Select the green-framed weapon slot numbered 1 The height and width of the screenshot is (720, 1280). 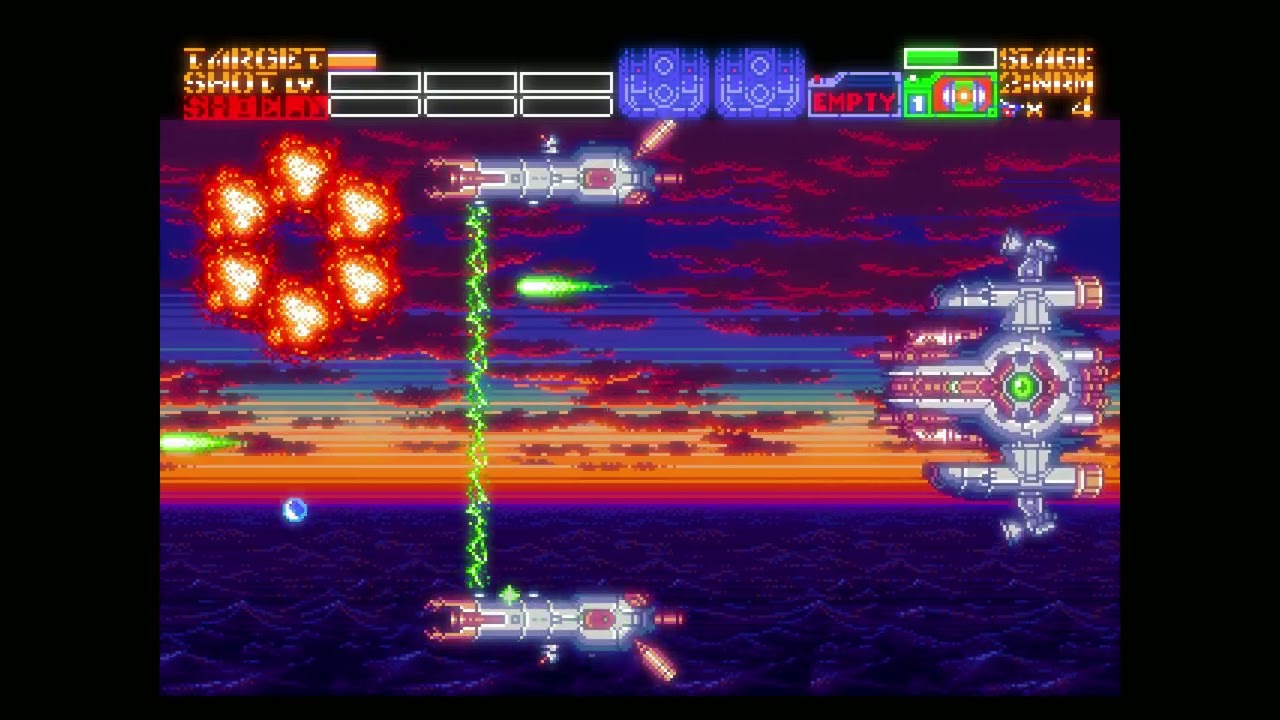(950, 97)
